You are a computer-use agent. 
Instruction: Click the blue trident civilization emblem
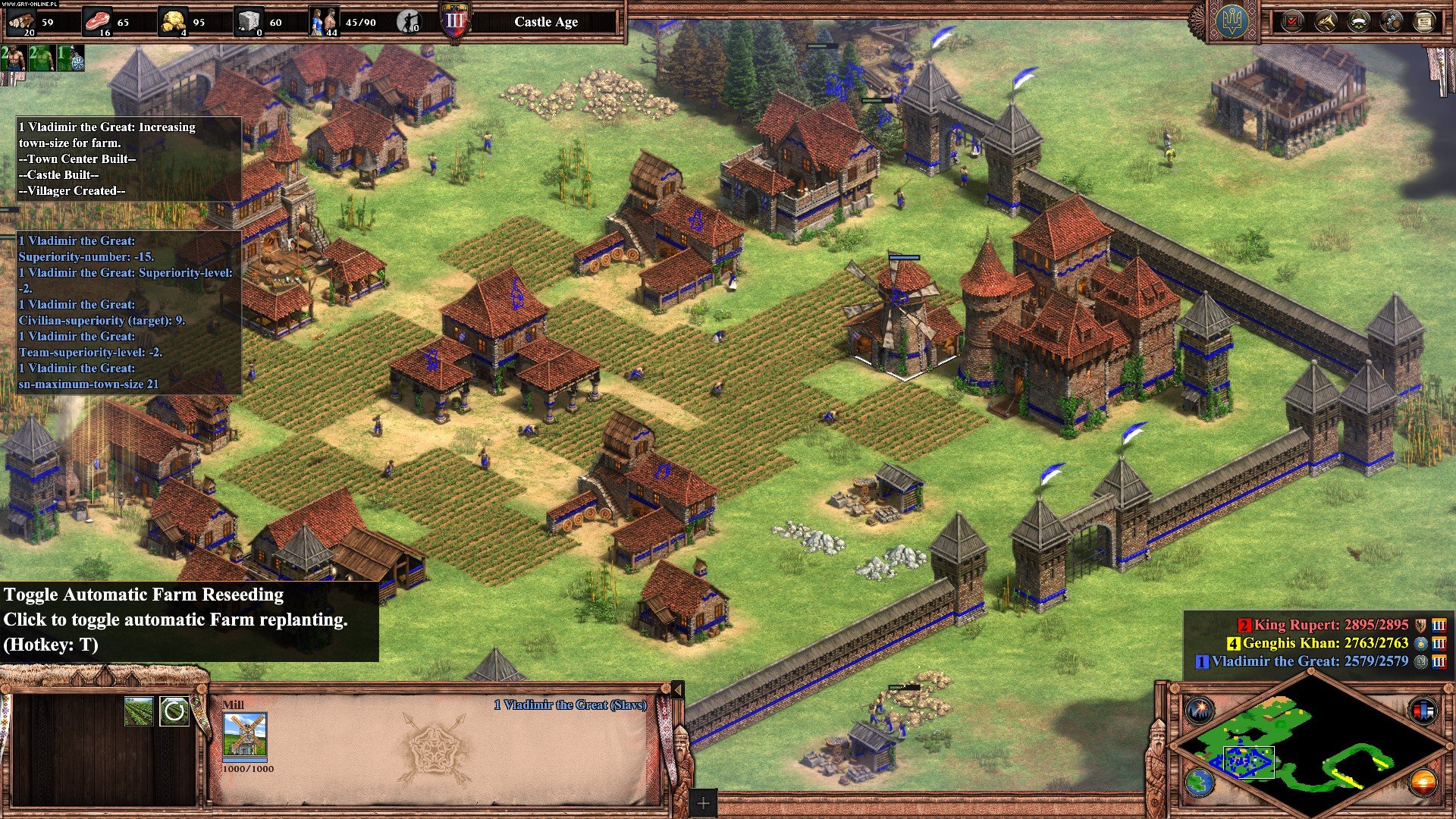tap(1232, 21)
